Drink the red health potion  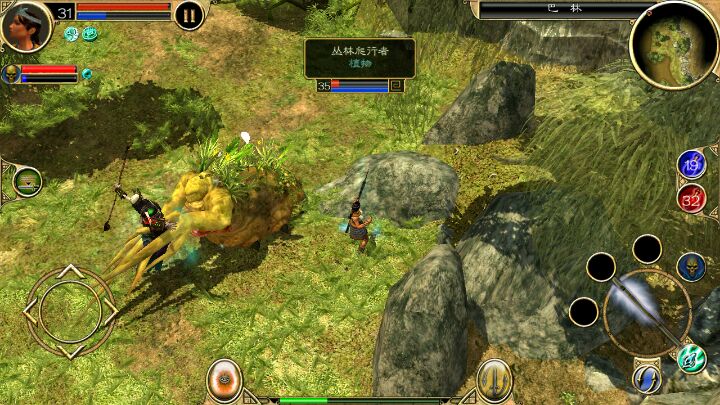691,197
